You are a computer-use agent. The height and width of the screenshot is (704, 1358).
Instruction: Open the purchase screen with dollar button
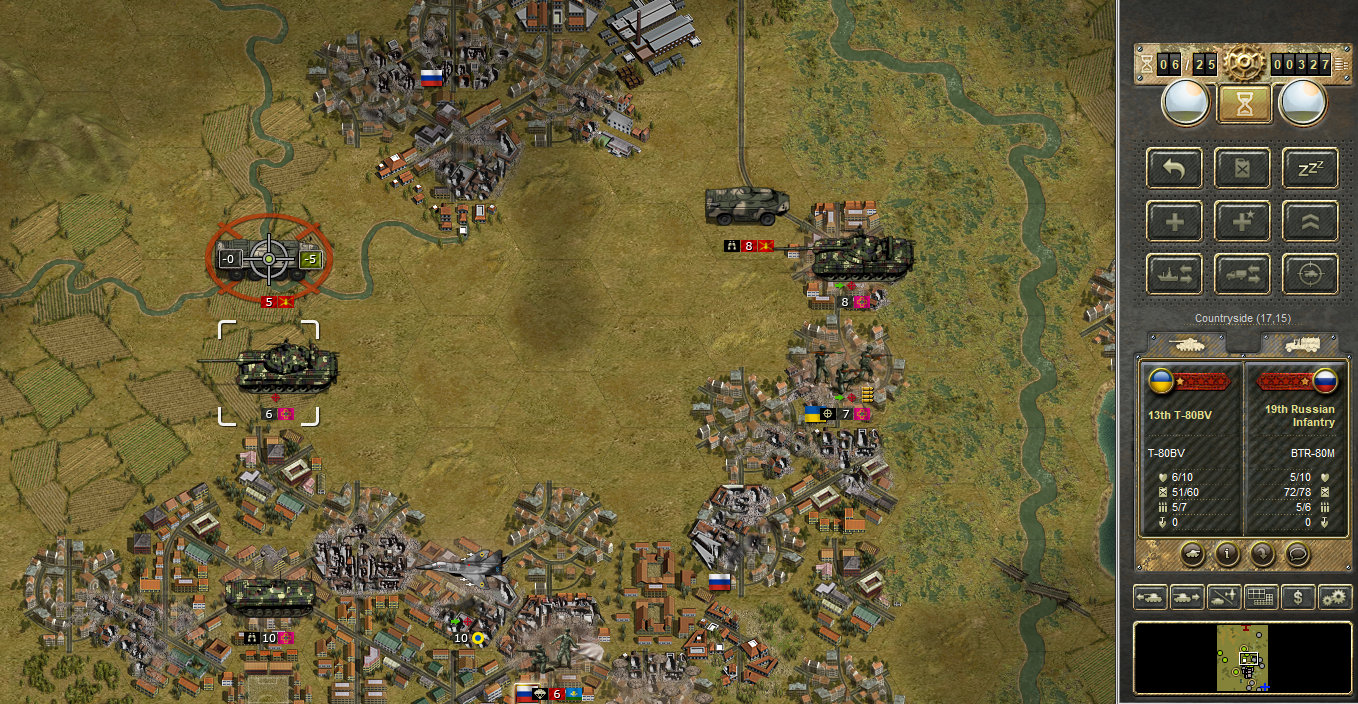1298,597
